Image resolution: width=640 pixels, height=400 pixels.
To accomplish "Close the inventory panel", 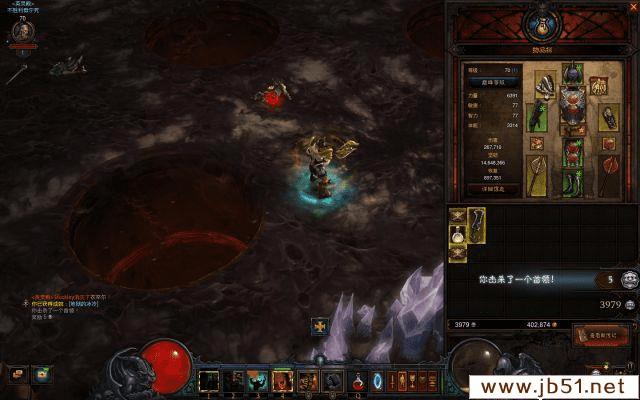I will click(633, 8).
